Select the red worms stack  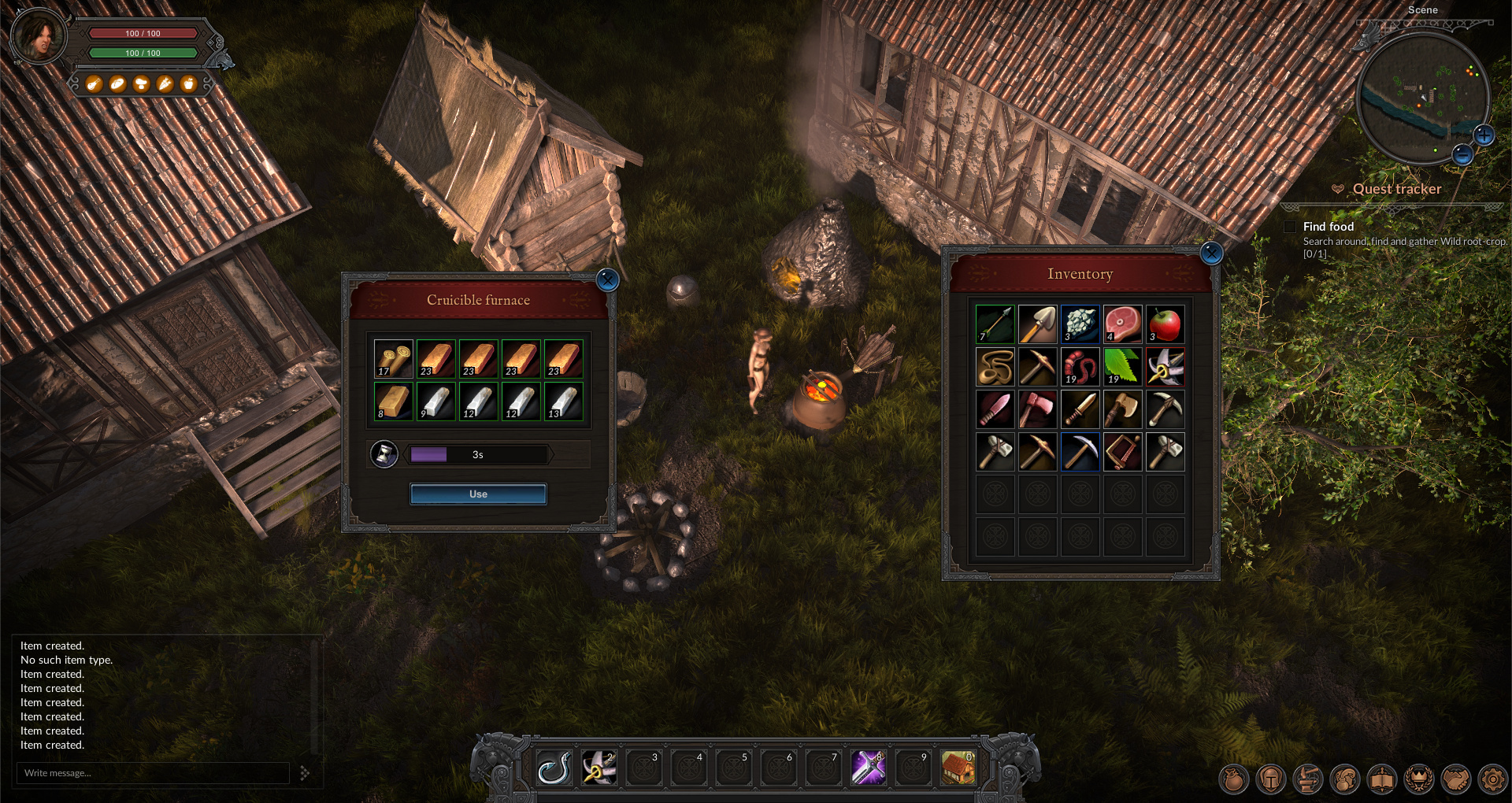[1080, 367]
